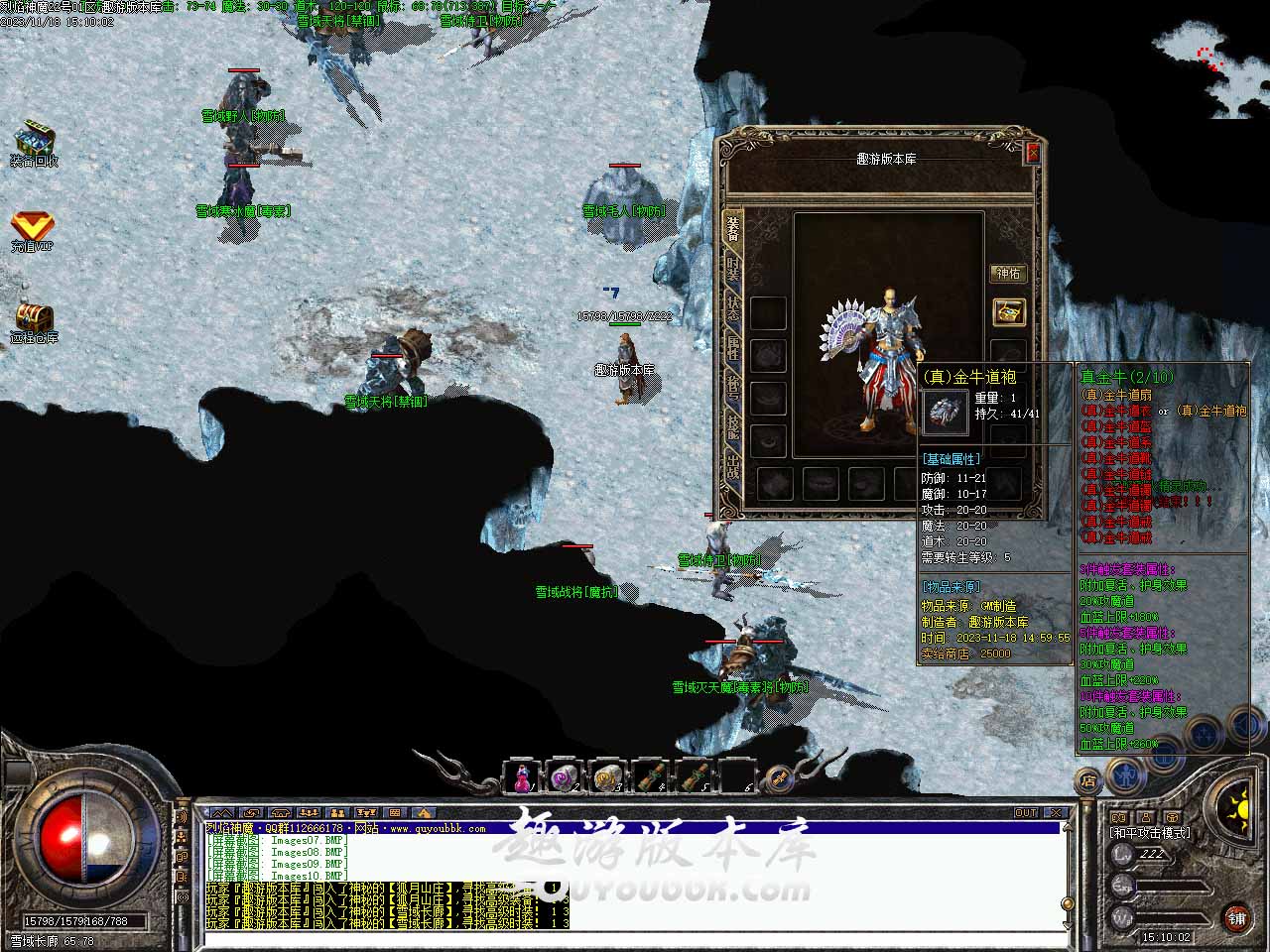Use the purple scroll in hotbar slot 2
Viewport: 1270px width, 952px height.
[563, 778]
